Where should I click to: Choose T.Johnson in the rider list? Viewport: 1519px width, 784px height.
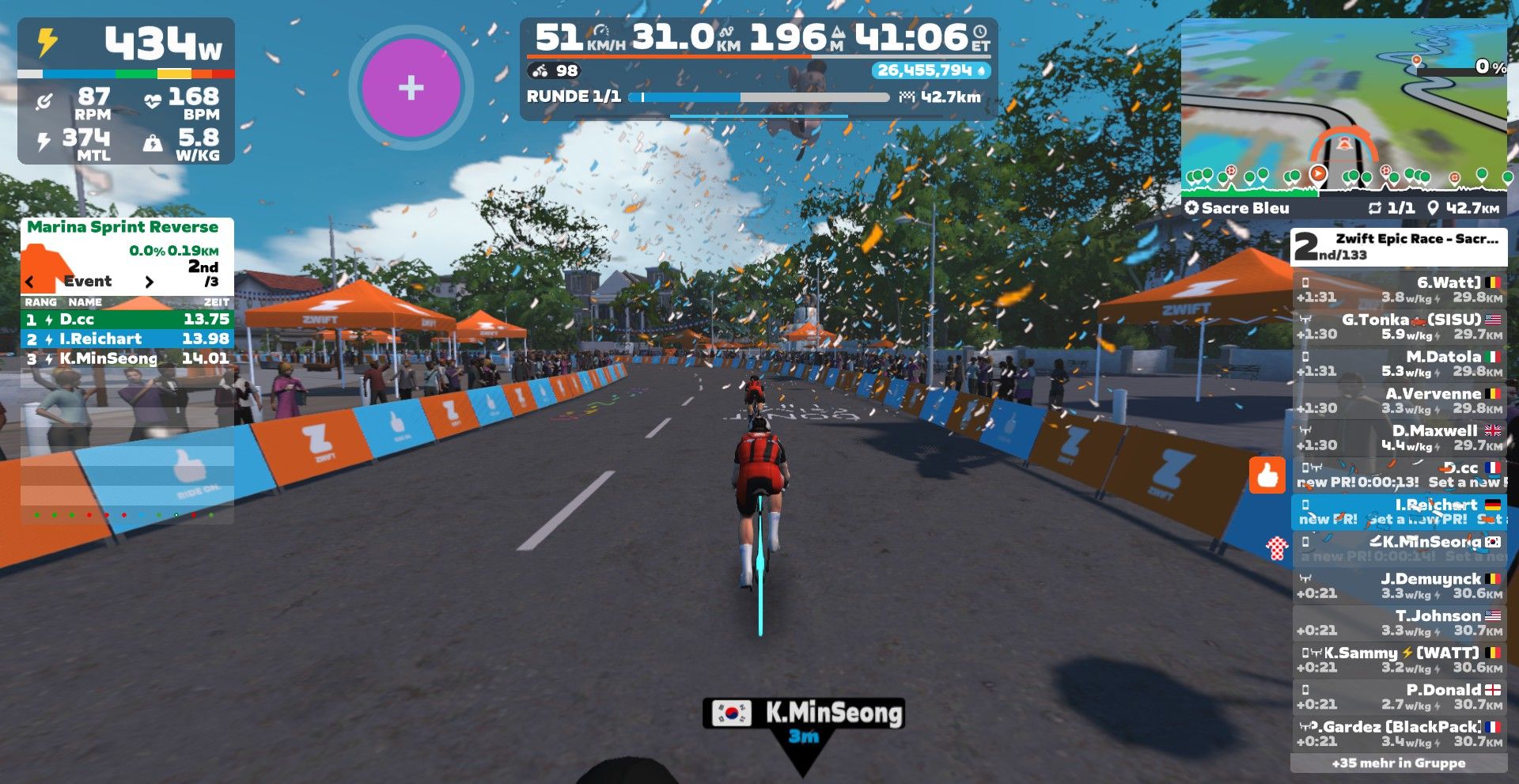coord(1399,623)
